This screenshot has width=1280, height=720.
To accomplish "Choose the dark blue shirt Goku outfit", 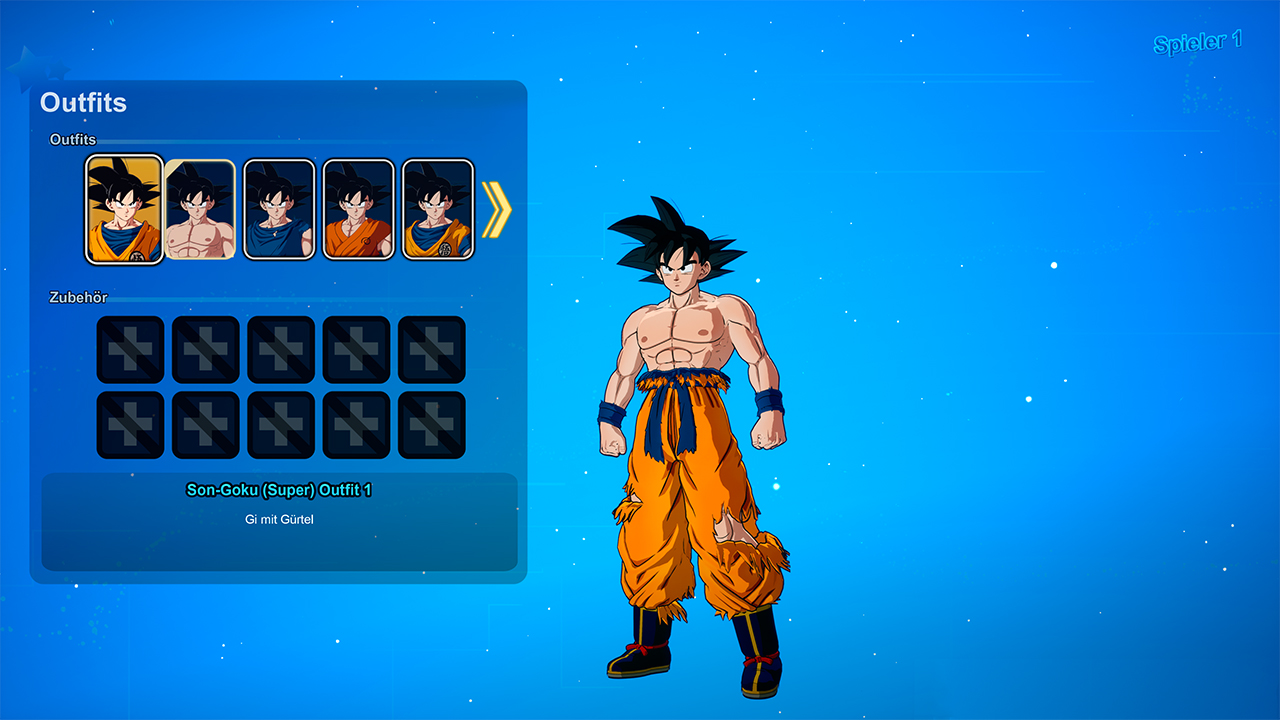I will click(278, 209).
